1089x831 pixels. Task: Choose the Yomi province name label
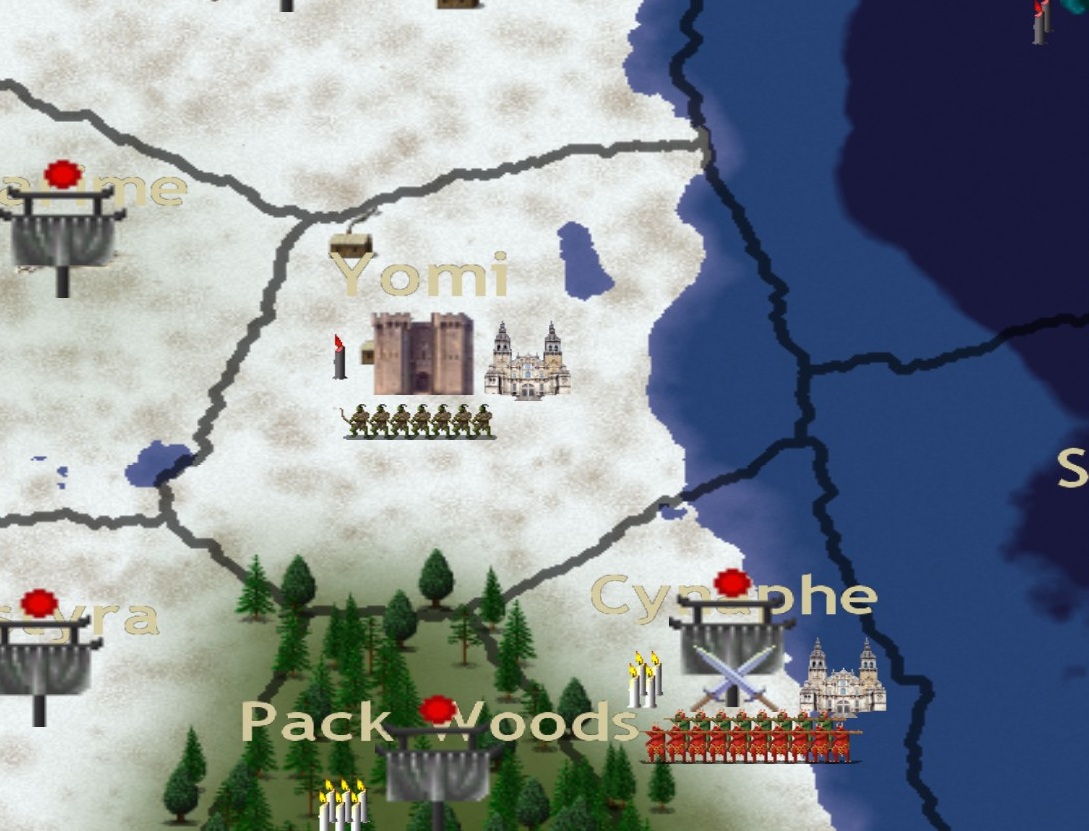coord(420,275)
